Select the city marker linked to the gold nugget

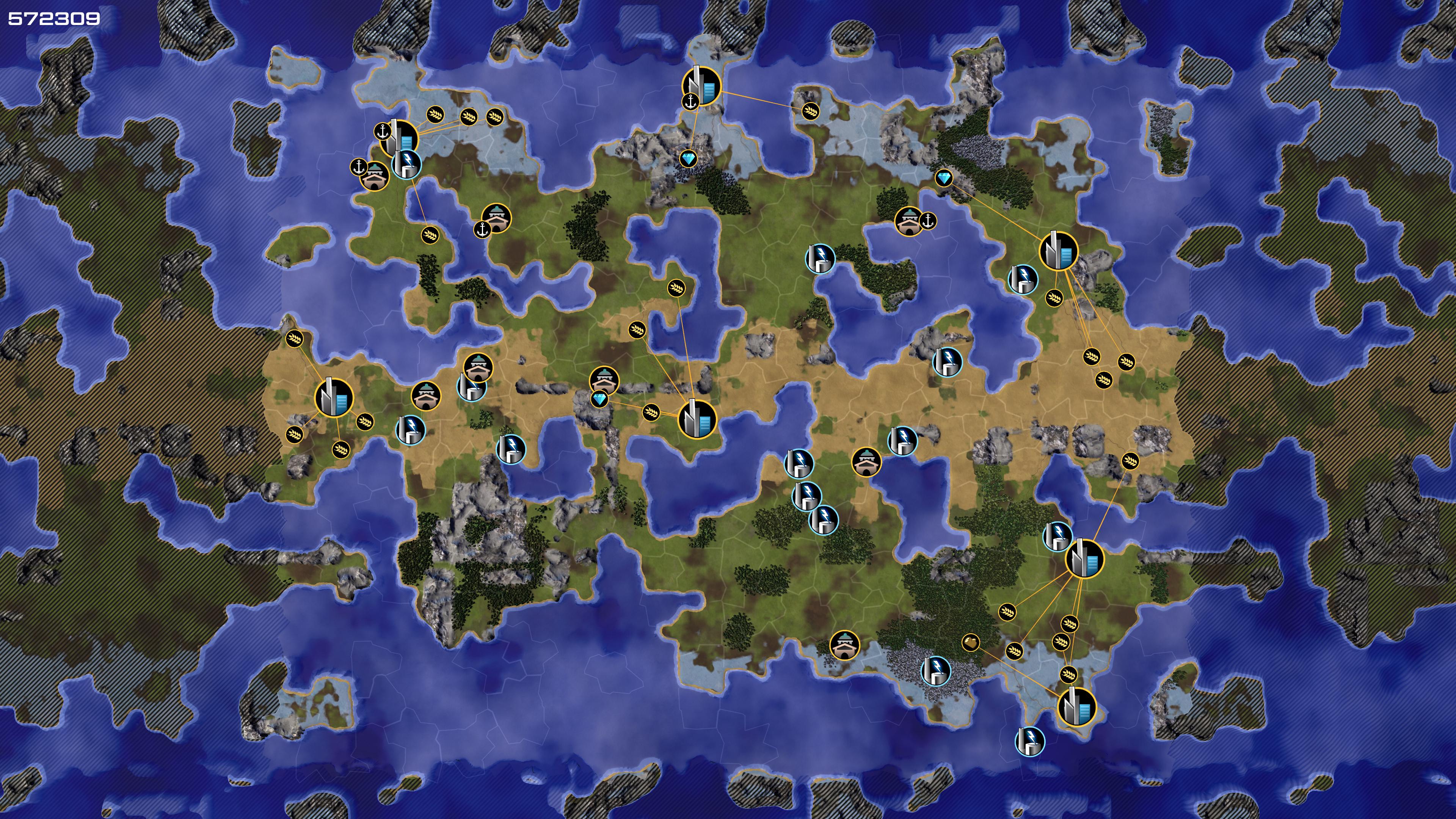click(1076, 706)
